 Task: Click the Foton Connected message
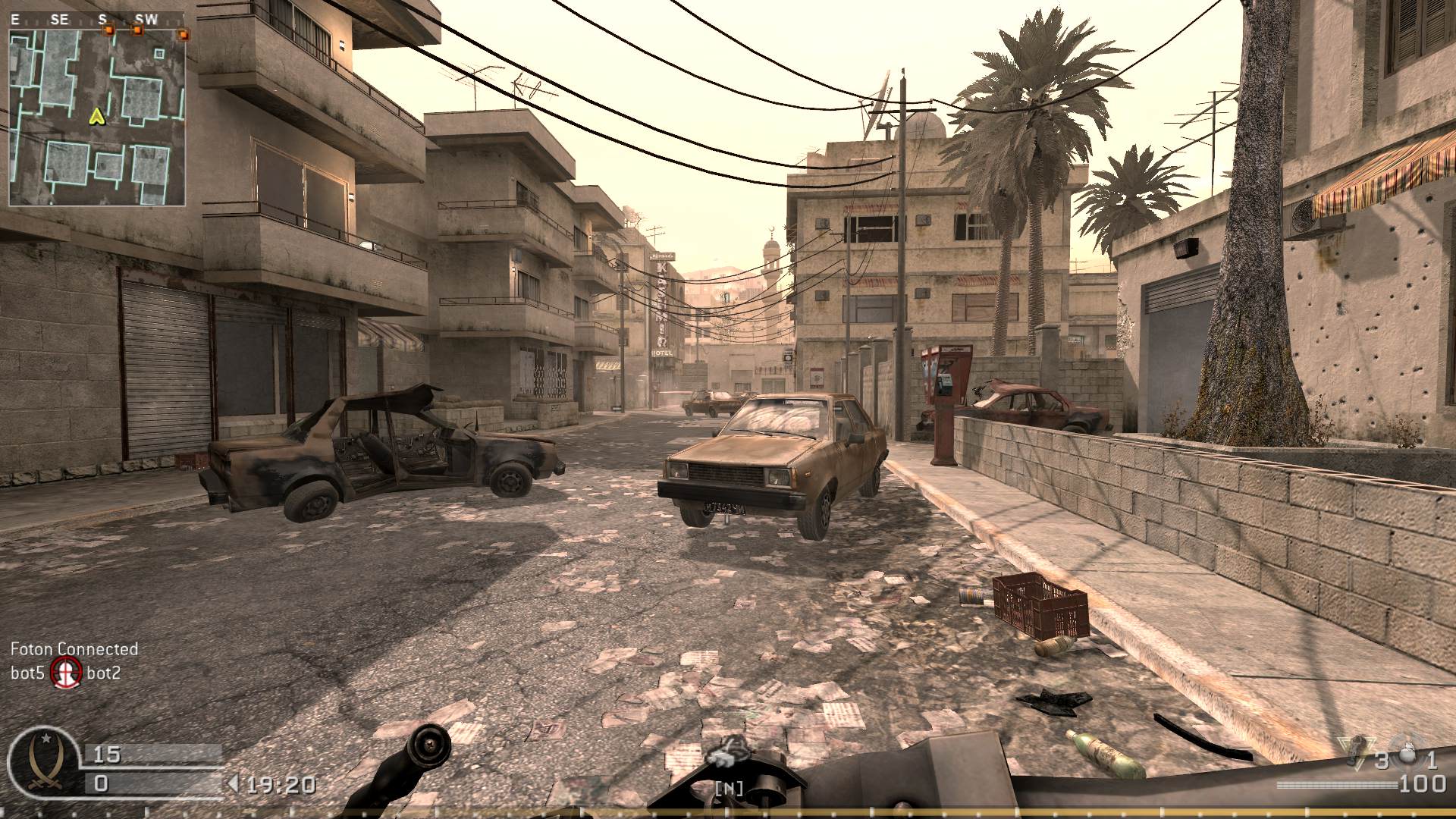(74, 650)
